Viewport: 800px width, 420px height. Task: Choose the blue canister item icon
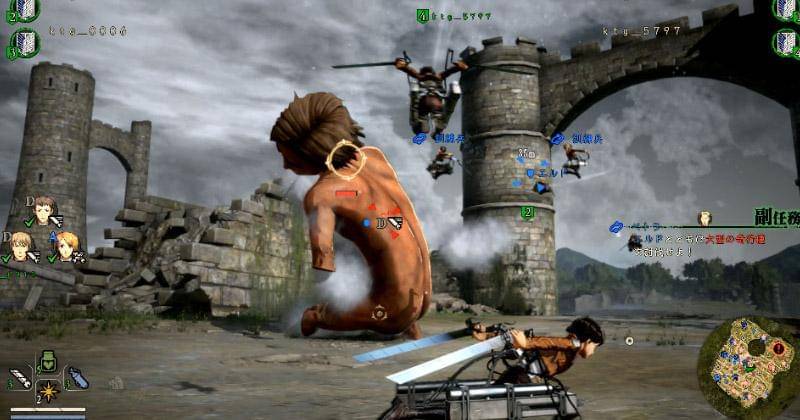click(x=77, y=379)
